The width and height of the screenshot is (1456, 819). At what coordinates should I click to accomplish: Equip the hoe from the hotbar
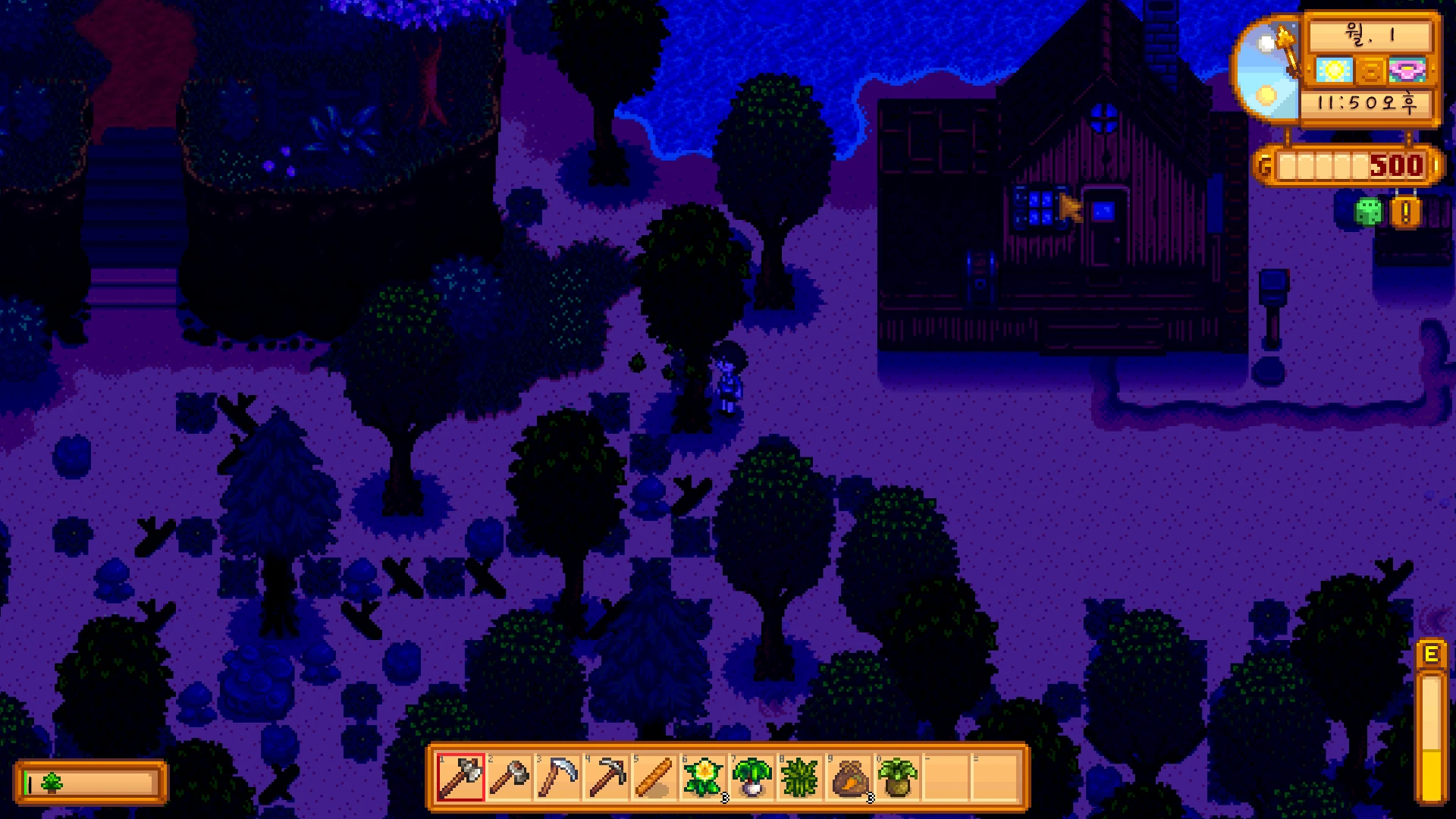[509, 777]
